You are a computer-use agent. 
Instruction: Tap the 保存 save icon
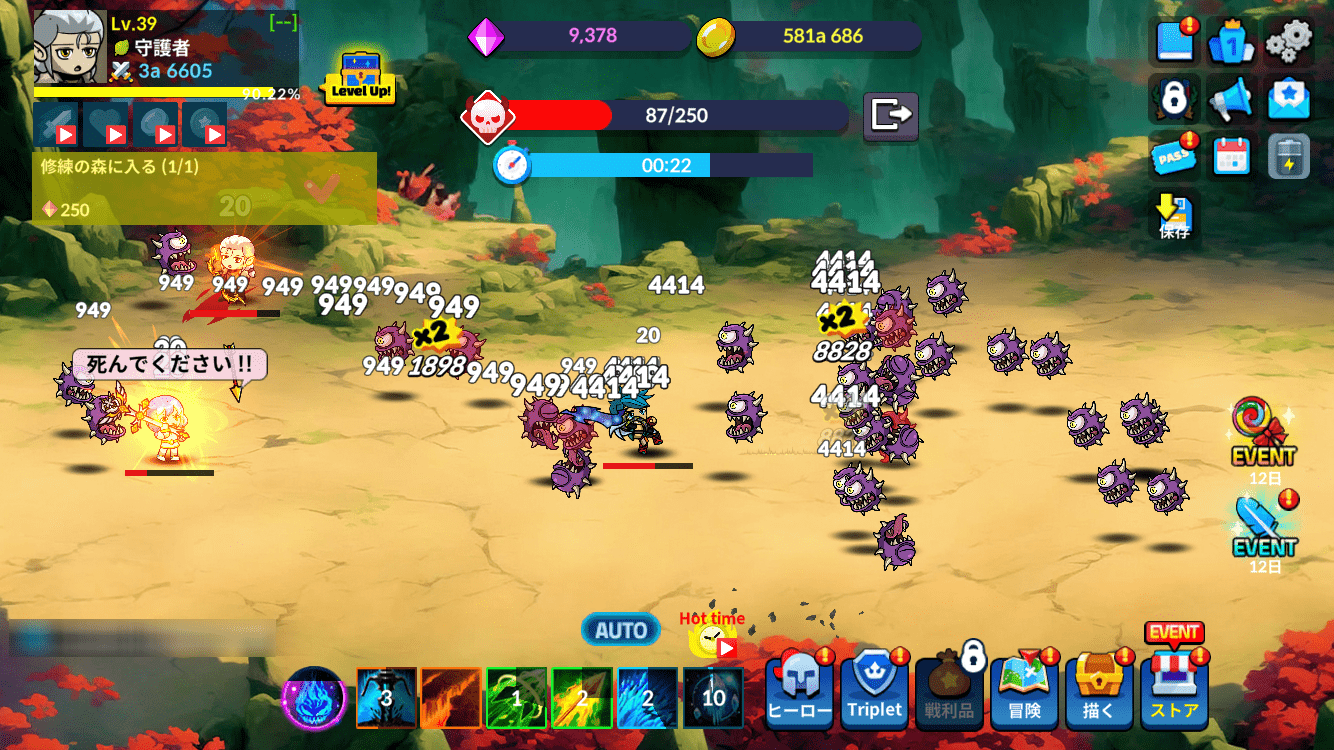click(x=1174, y=212)
